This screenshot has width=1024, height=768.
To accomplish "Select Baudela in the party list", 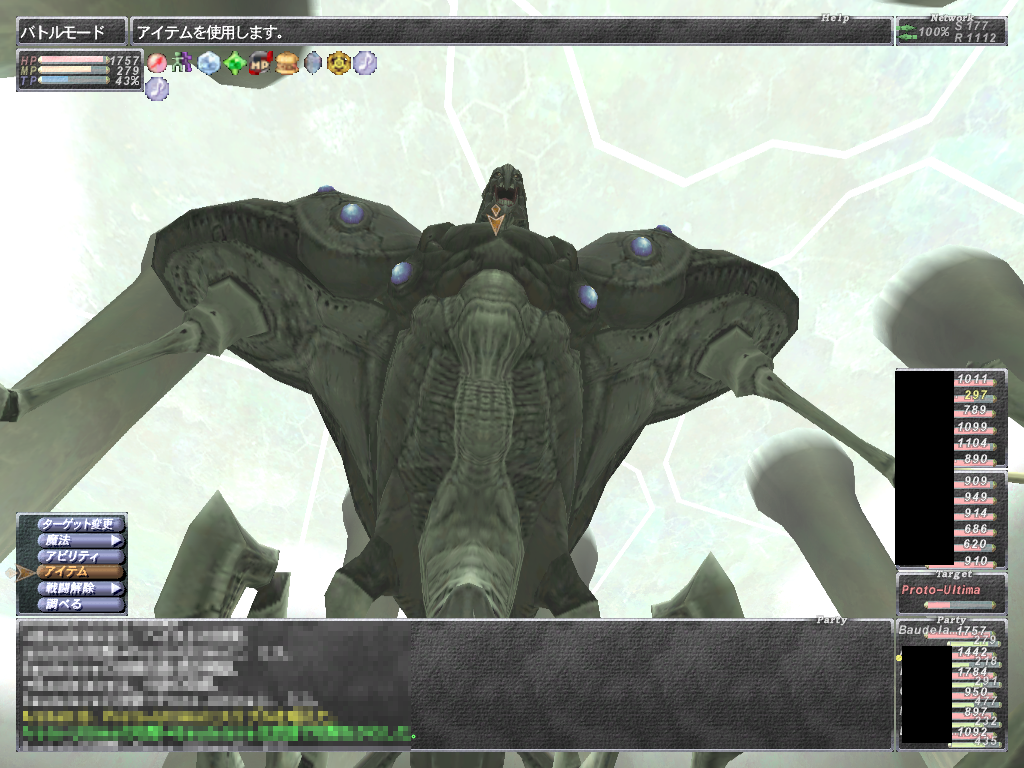I will click(927, 631).
